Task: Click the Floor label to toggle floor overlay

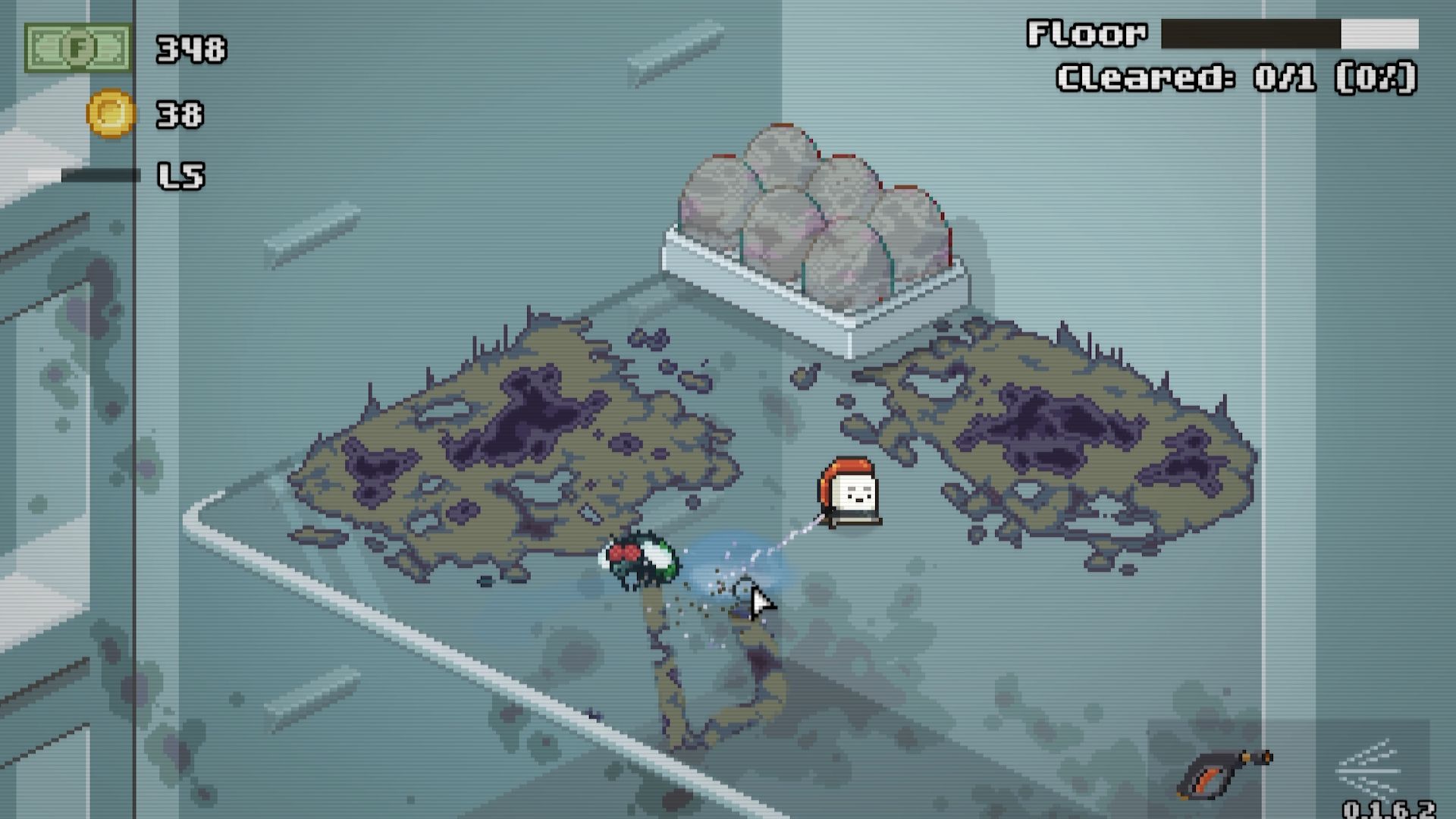Action: point(1084,33)
